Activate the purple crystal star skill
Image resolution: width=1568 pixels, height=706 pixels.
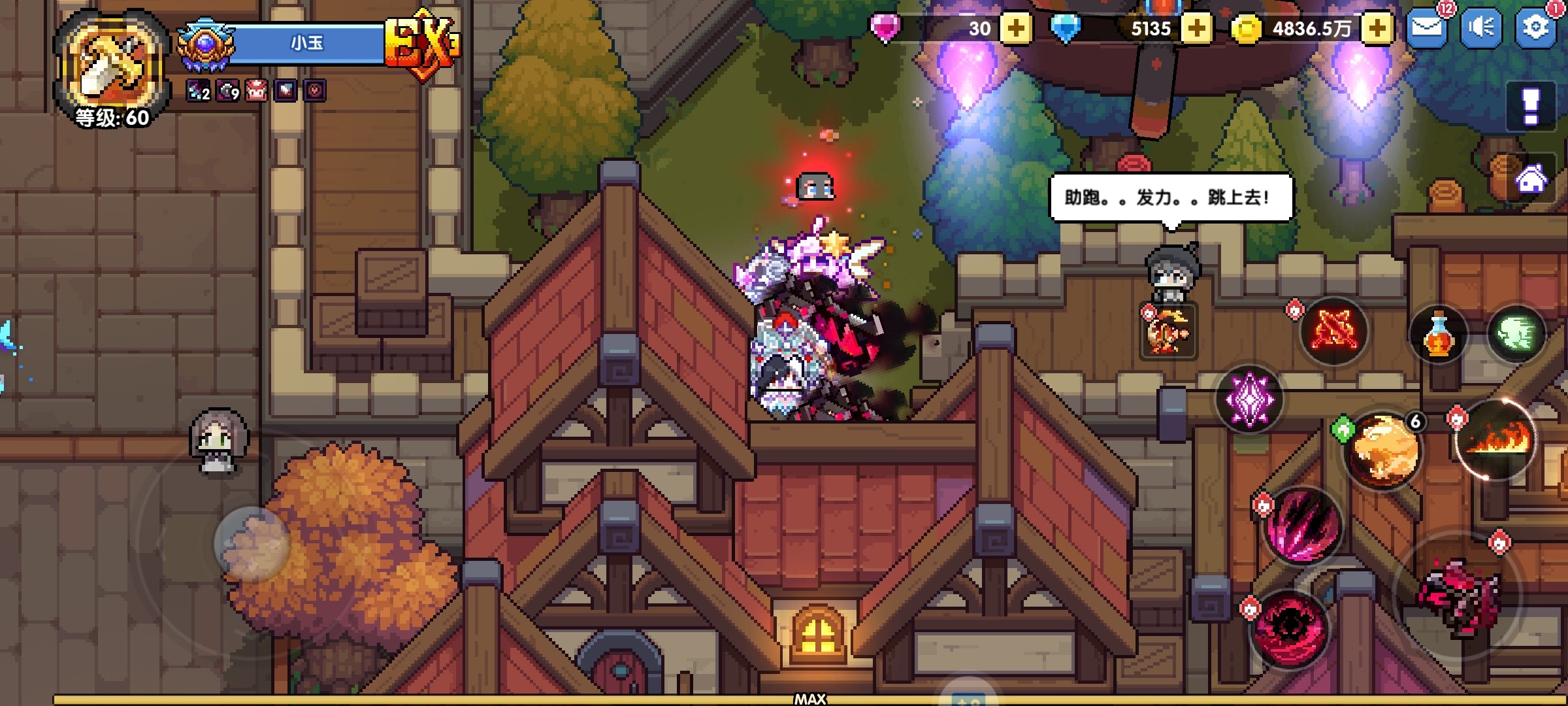click(x=1249, y=399)
